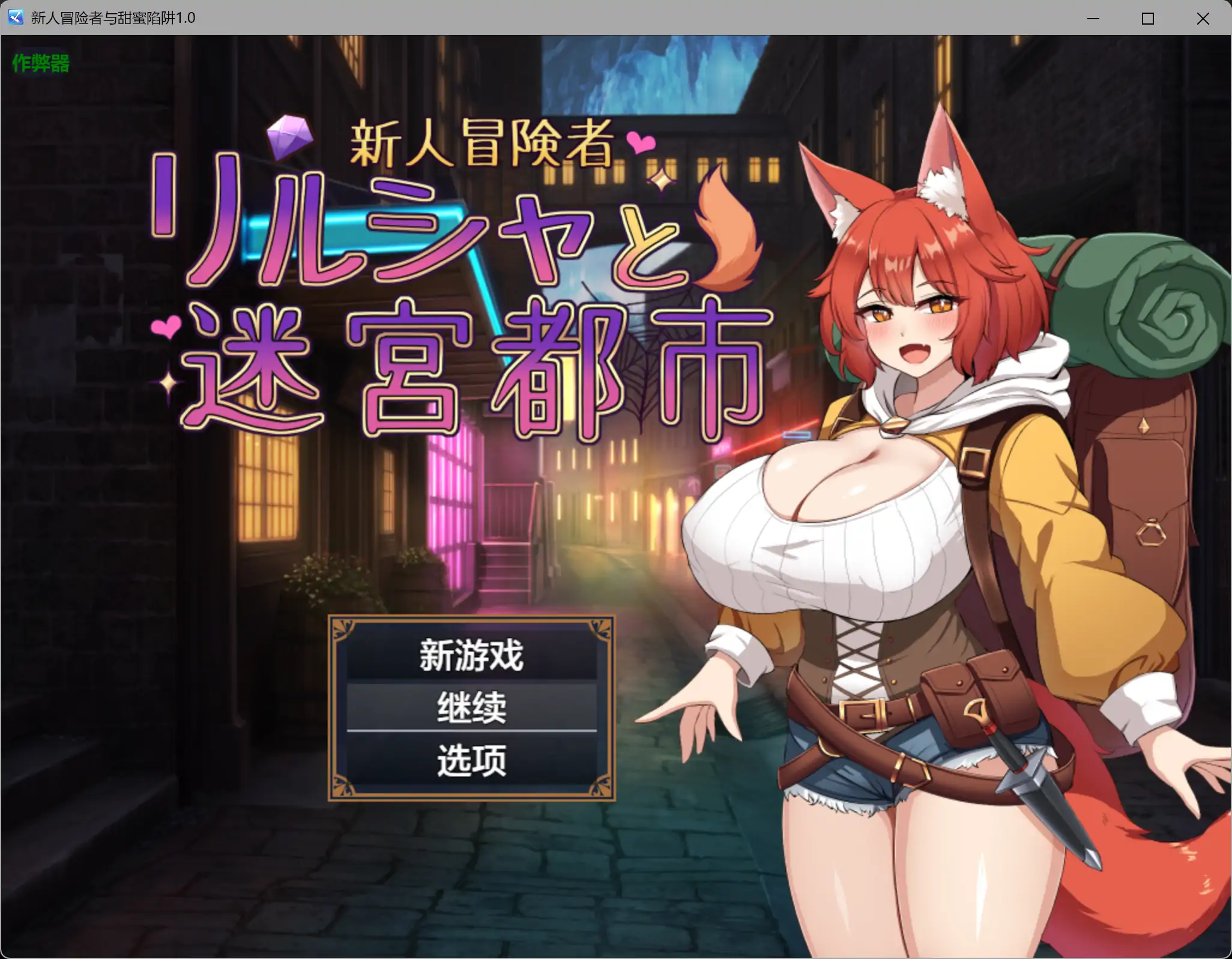Minimize the game window
The height and width of the screenshot is (959, 1232).
pos(1094,18)
